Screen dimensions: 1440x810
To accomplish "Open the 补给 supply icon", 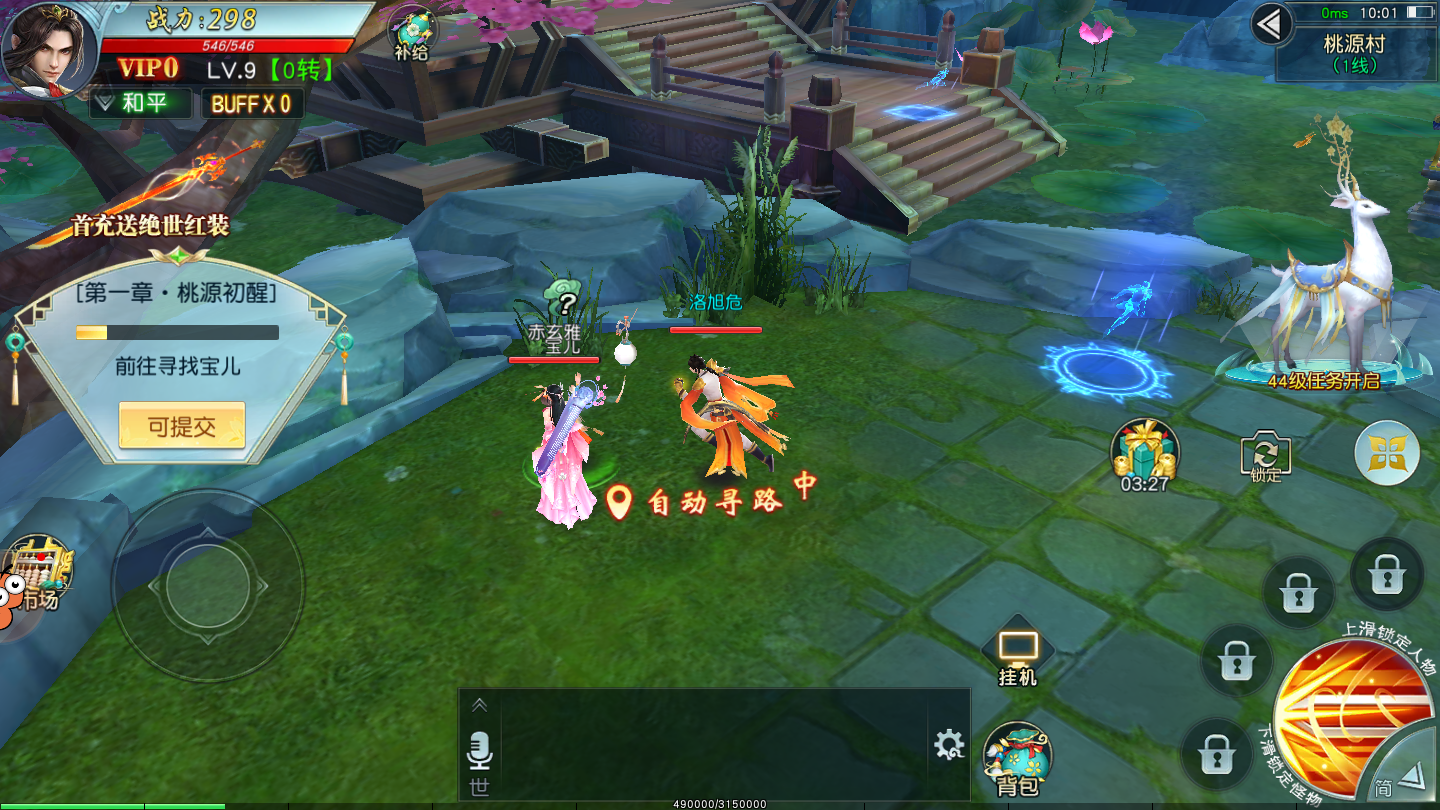I will click(411, 33).
